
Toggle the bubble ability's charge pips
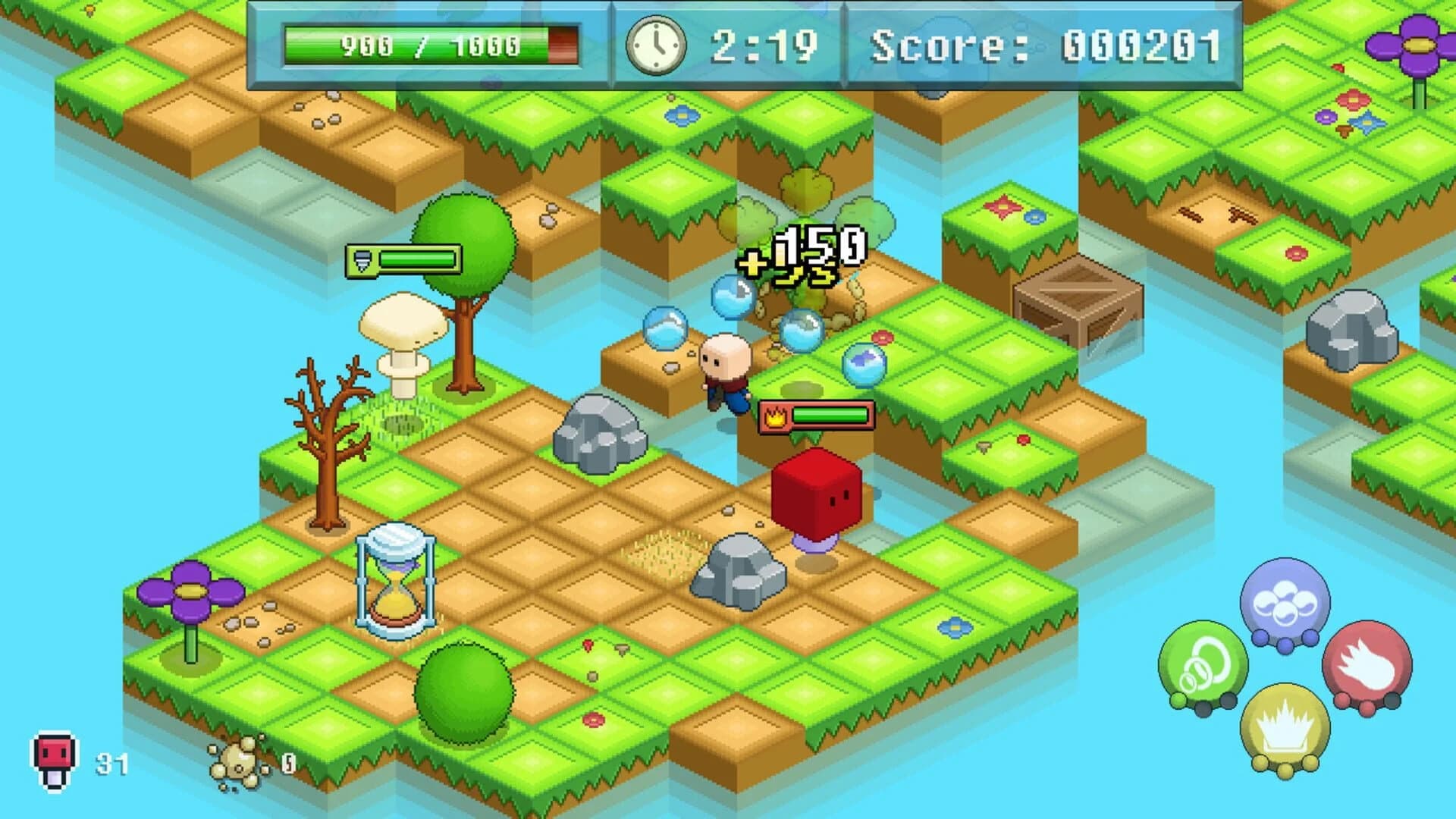point(1285,641)
